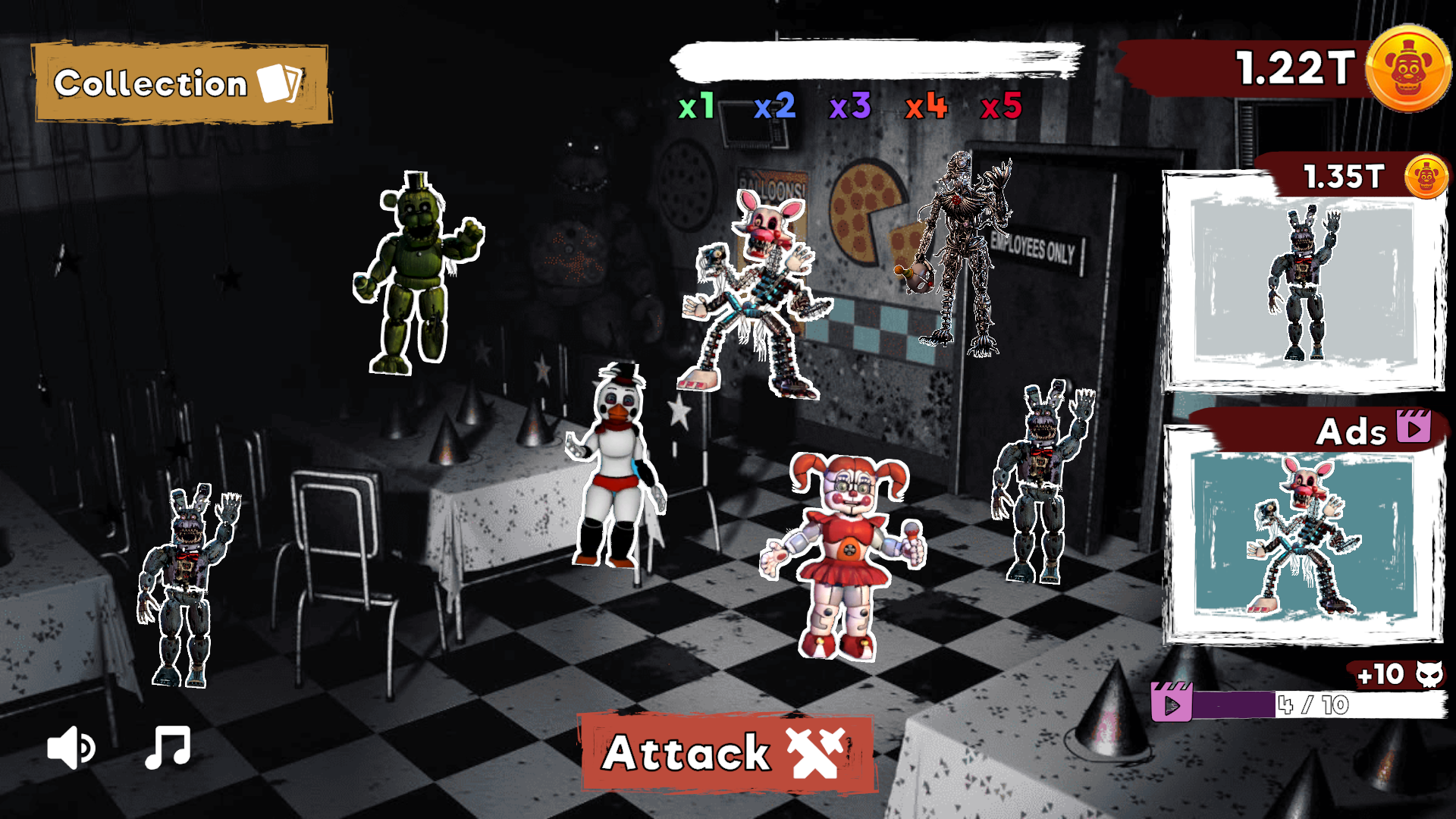Click the cards icon beside Collection label
Screen dimensions: 1456x819
click(281, 83)
